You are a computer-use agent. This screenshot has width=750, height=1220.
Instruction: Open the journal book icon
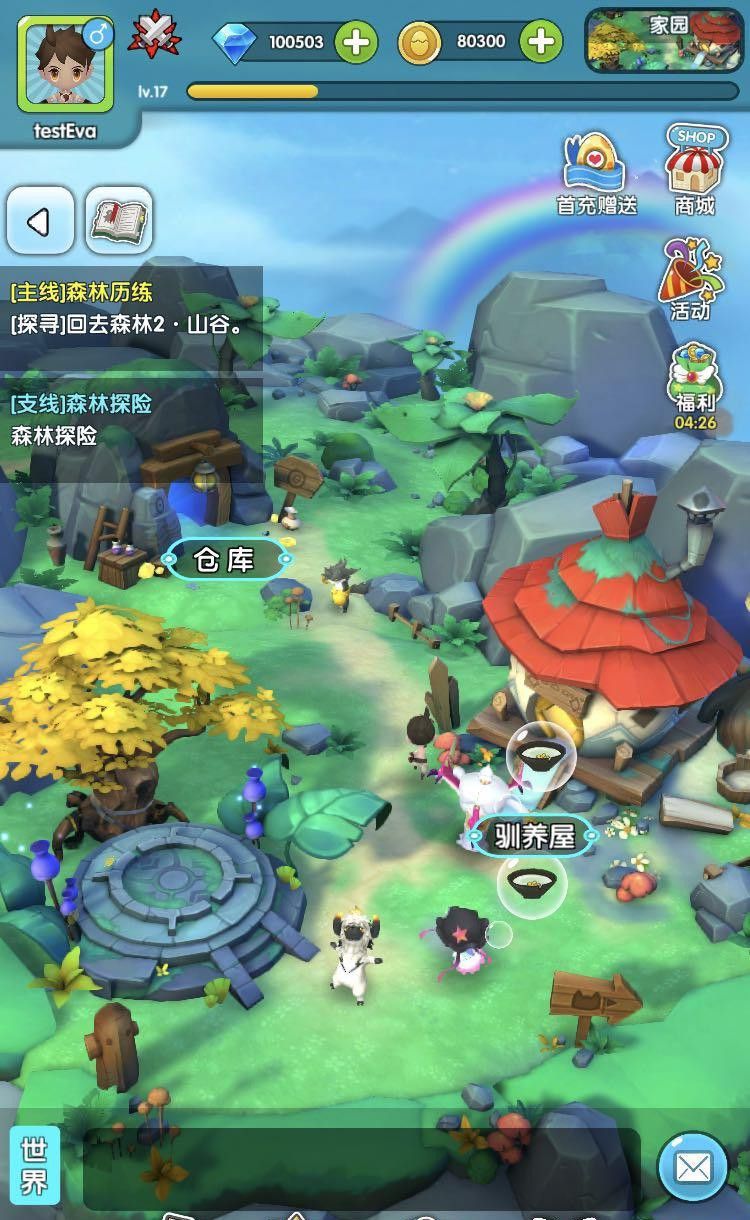(119, 221)
